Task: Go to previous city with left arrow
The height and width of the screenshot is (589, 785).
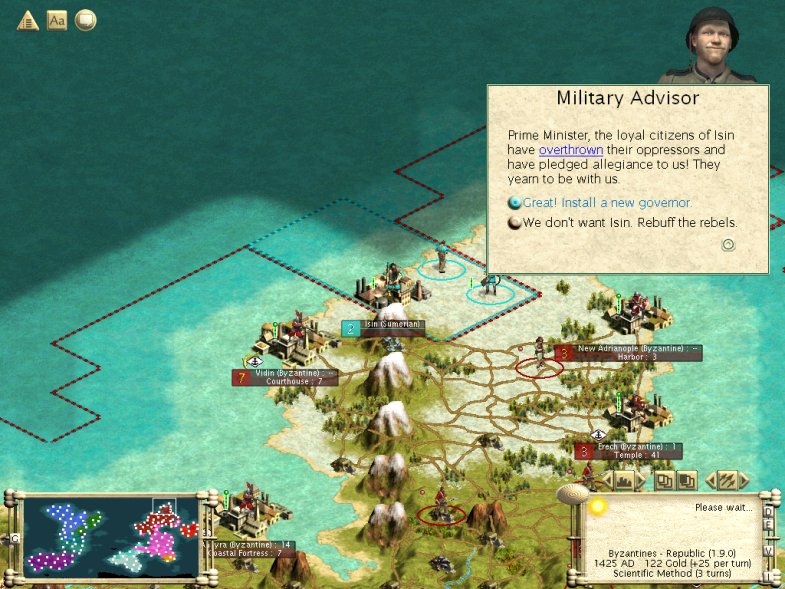Action: tap(605, 481)
